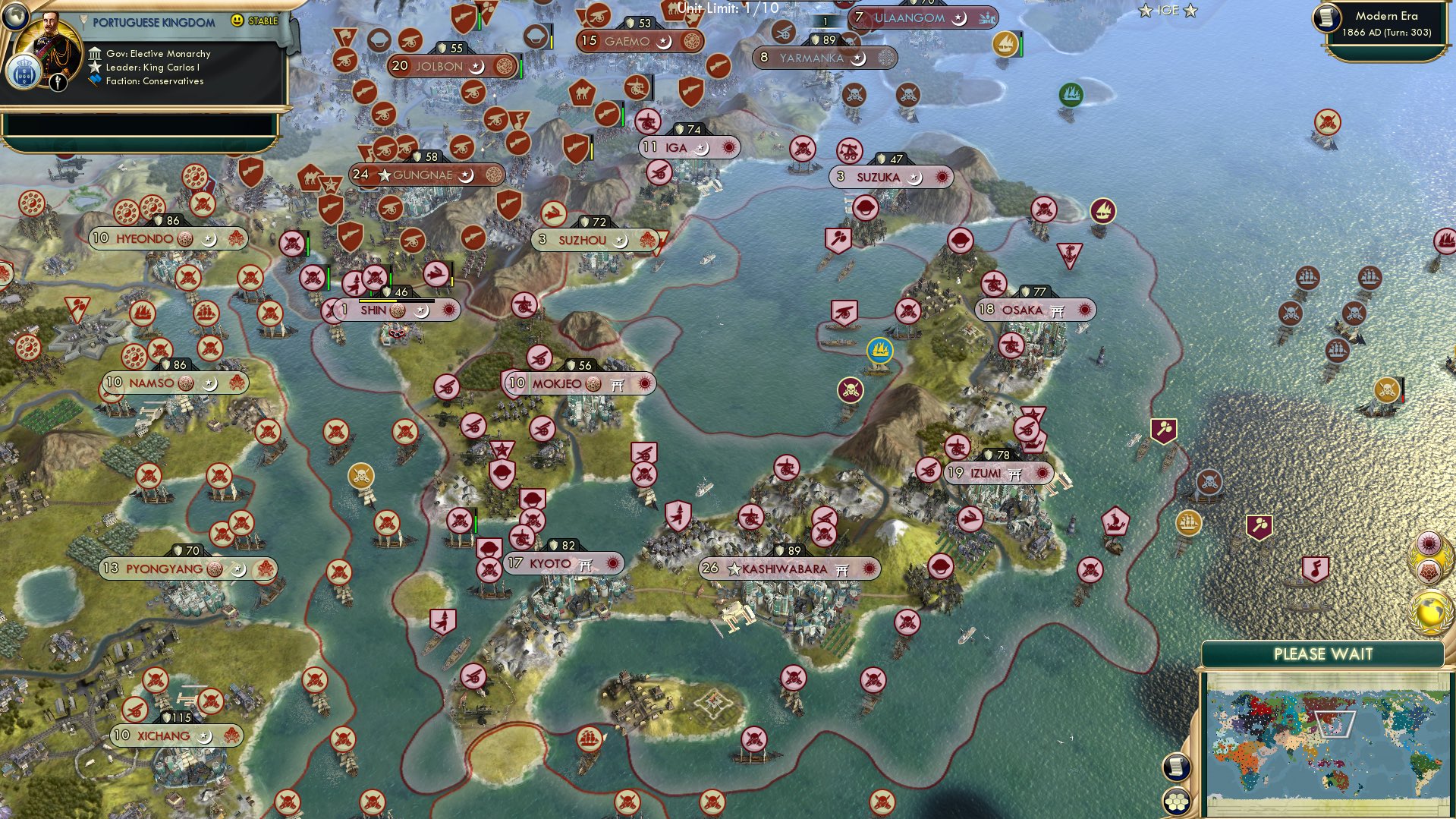Viewport: 1456px width, 819px height.
Task: Click the red policies medal above the globe
Action: click(x=1429, y=571)
